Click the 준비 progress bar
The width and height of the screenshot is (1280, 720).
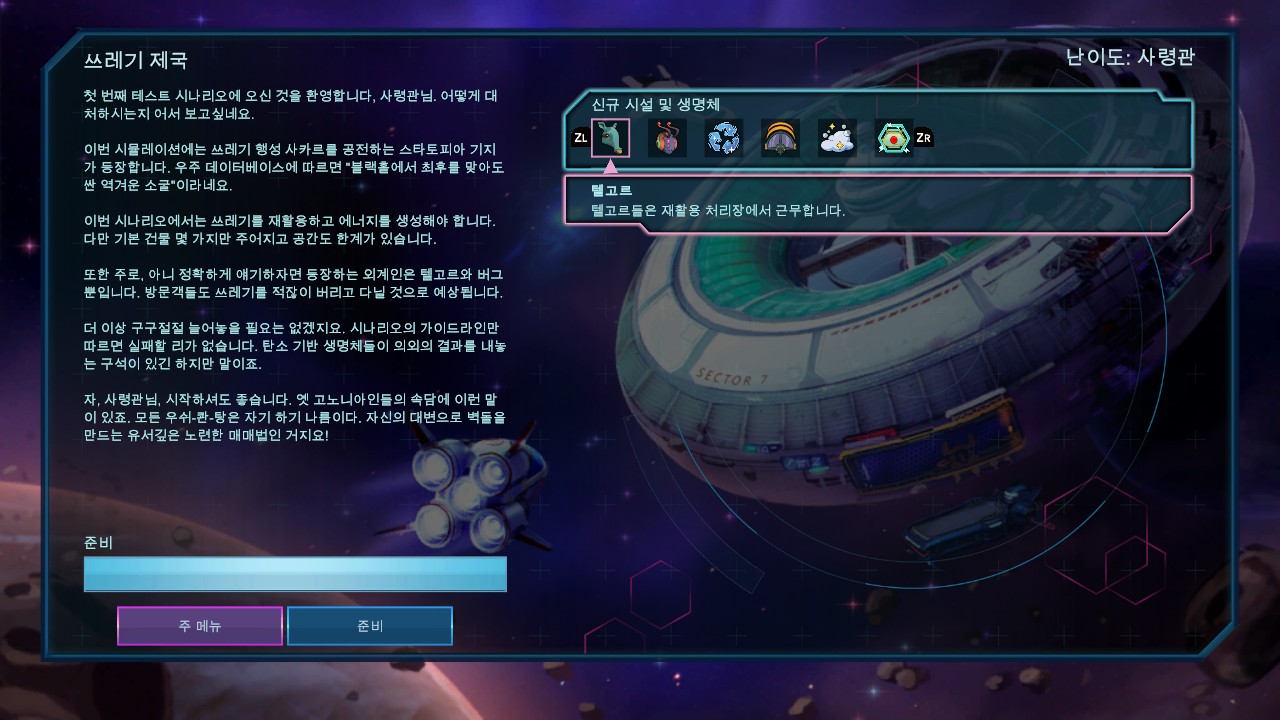[295, 574]
